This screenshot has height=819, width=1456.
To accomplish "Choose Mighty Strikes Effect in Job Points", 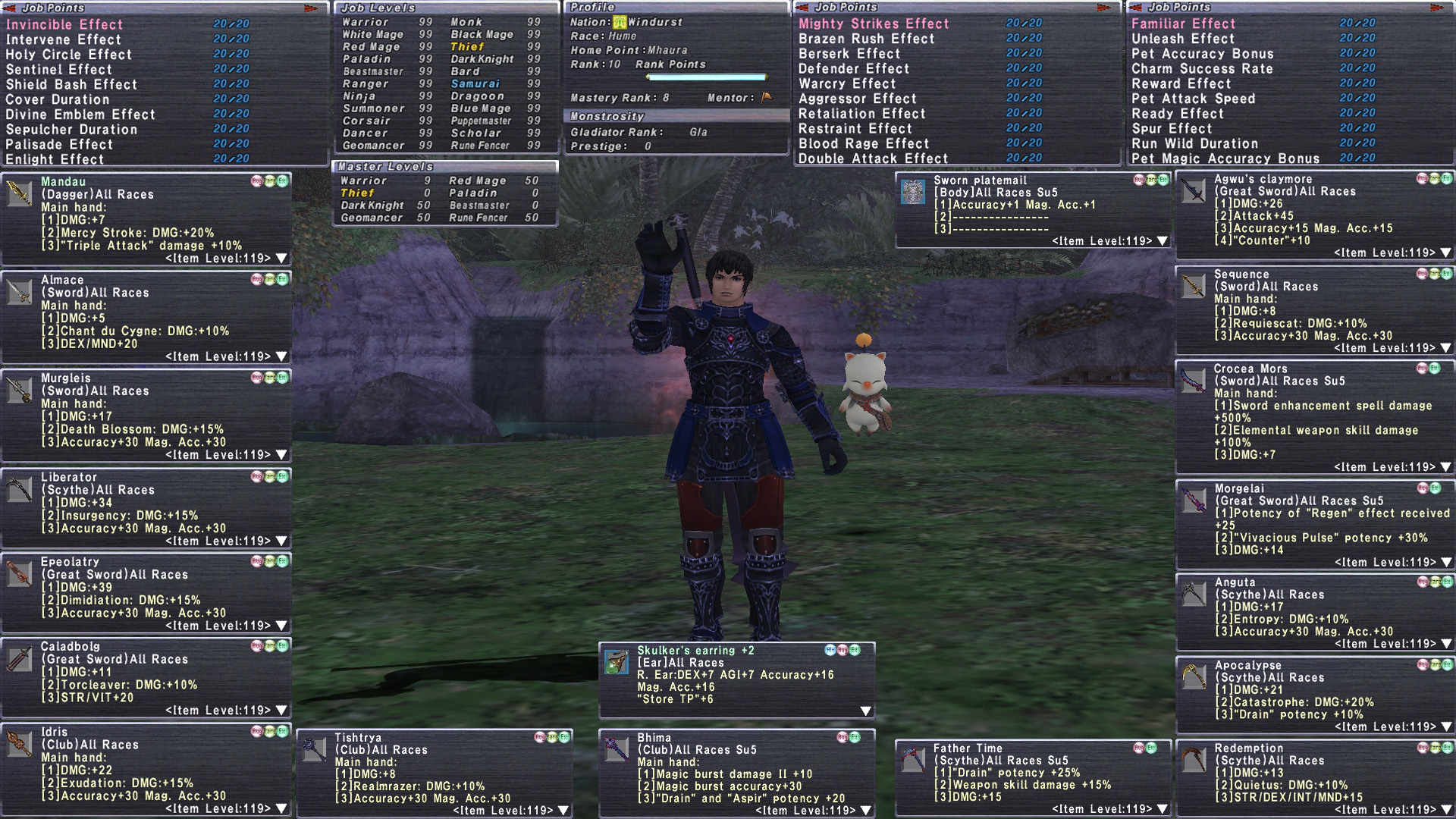I will click(874, 24).
